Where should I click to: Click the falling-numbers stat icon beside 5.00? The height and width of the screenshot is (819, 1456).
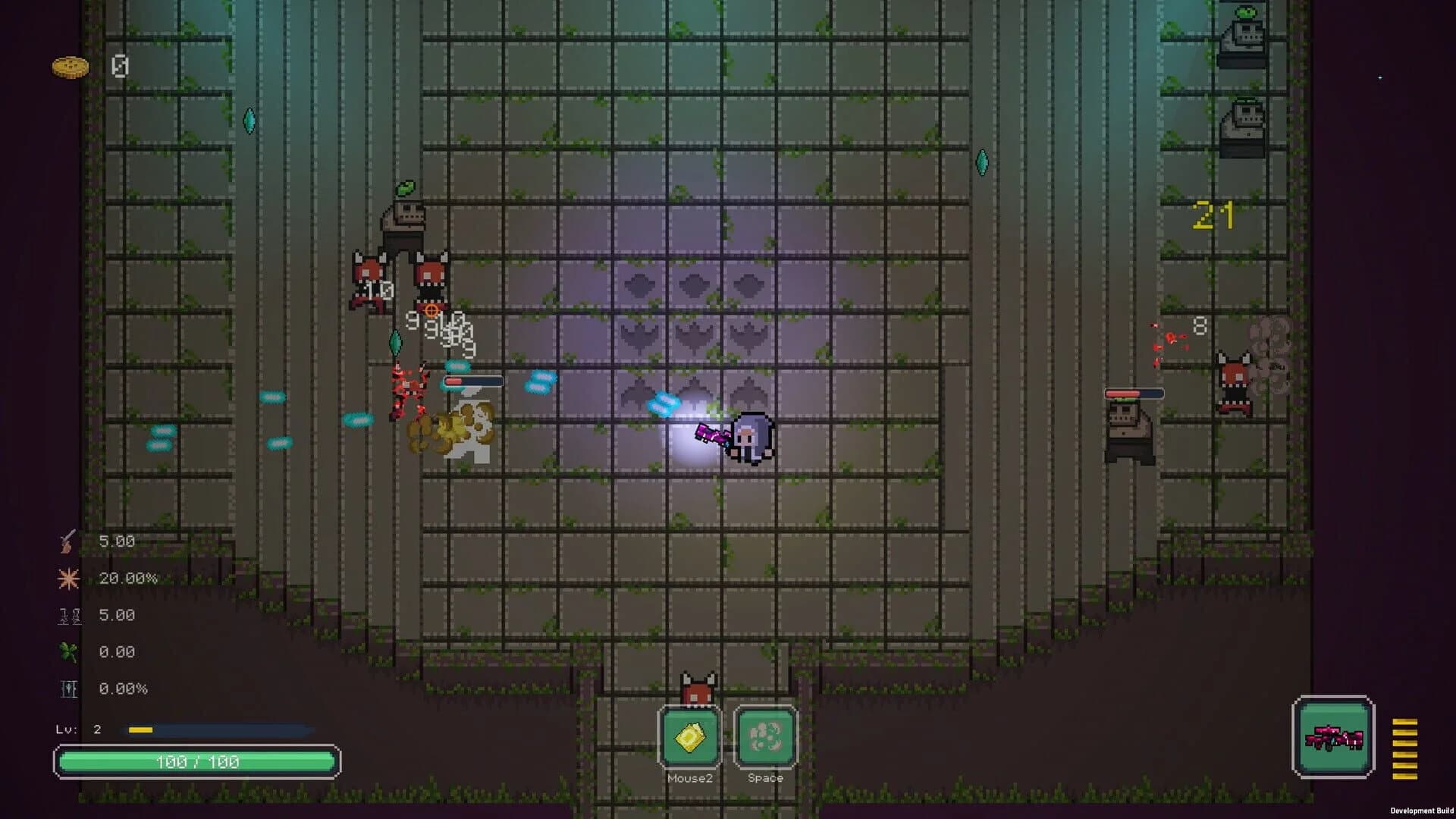click(69, 614)
